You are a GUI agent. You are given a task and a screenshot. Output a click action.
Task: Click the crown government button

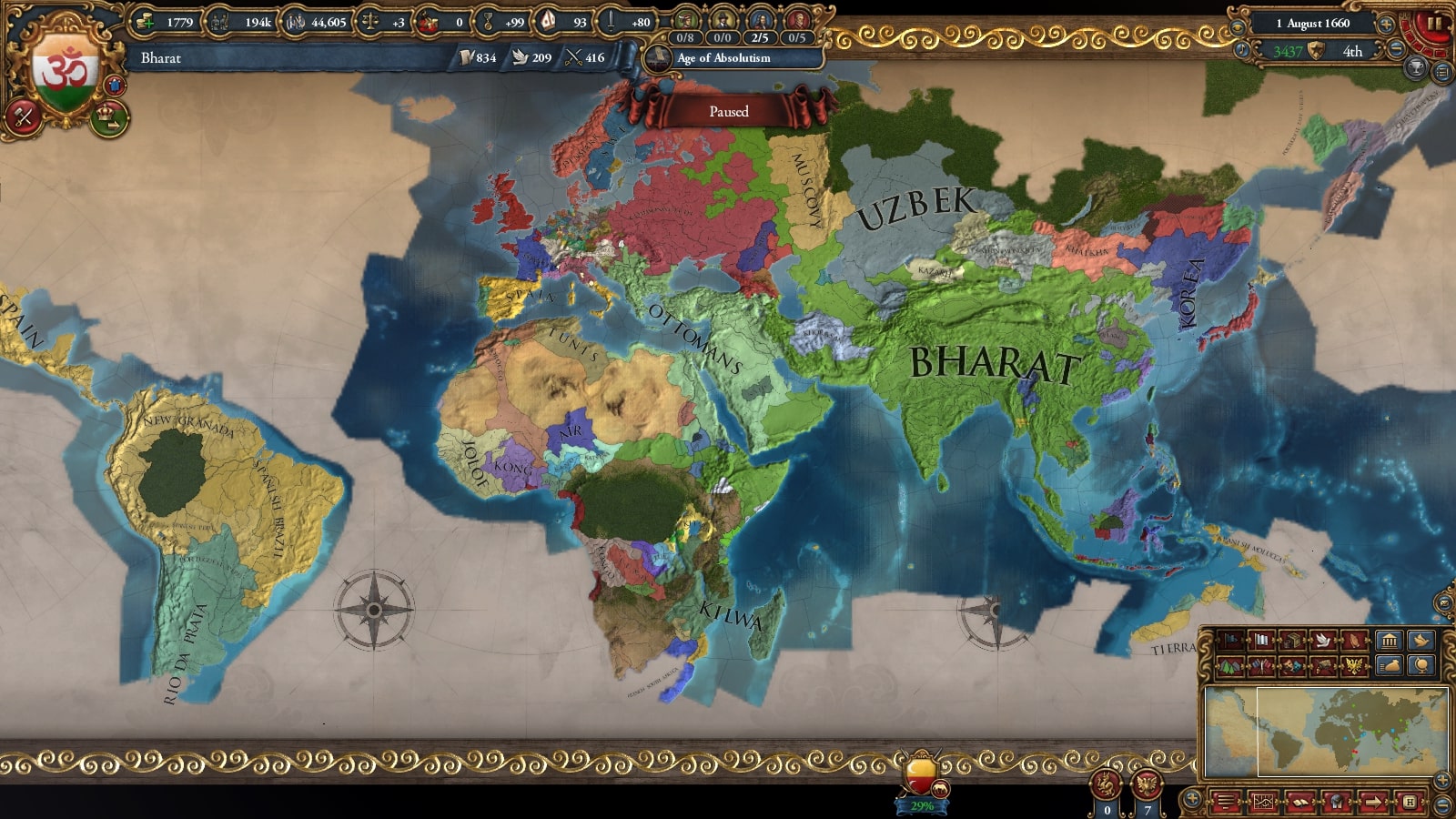coord(109,117)
